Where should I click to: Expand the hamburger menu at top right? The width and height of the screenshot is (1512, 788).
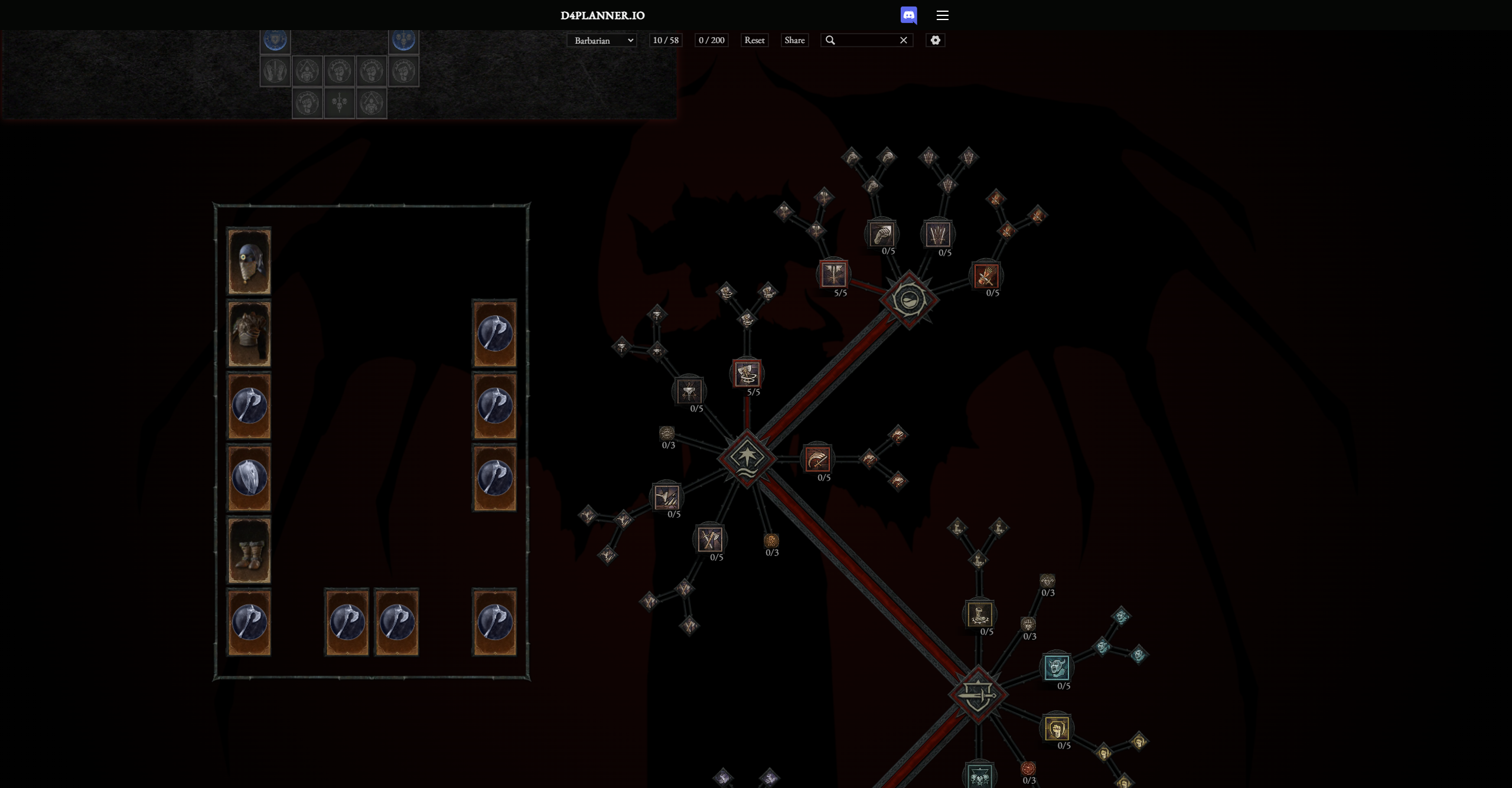coord(943,15)
